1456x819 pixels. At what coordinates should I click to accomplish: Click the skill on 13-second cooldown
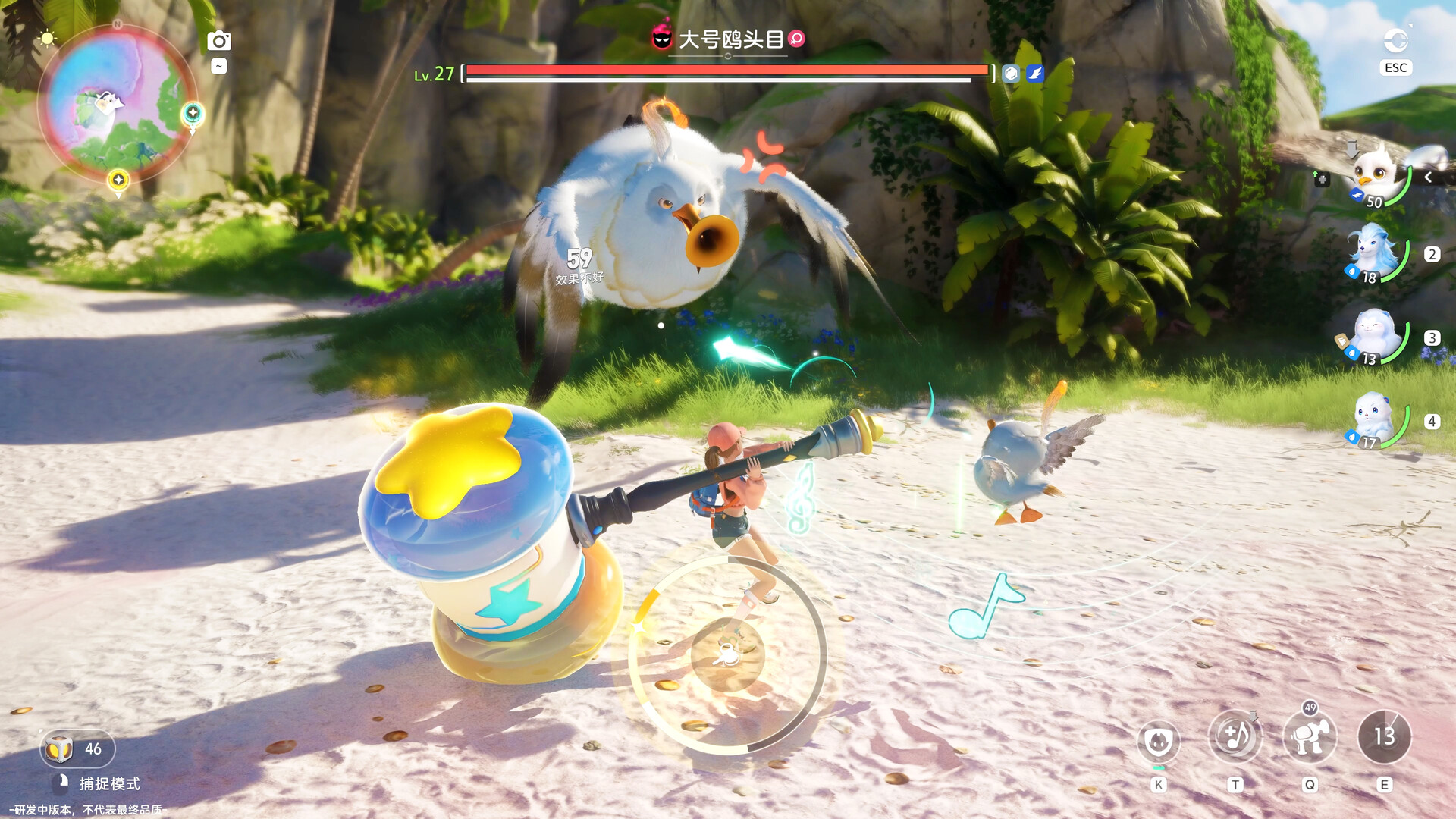[x=1384, y=736]
